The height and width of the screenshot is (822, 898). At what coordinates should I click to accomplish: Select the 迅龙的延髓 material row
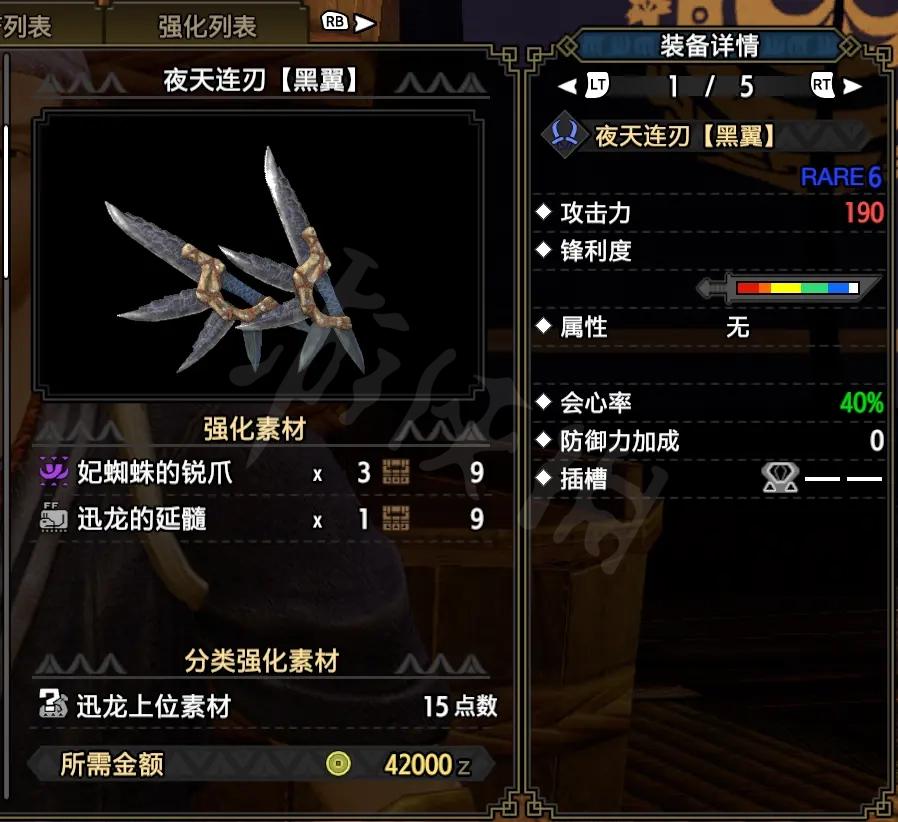click(262, 519)
